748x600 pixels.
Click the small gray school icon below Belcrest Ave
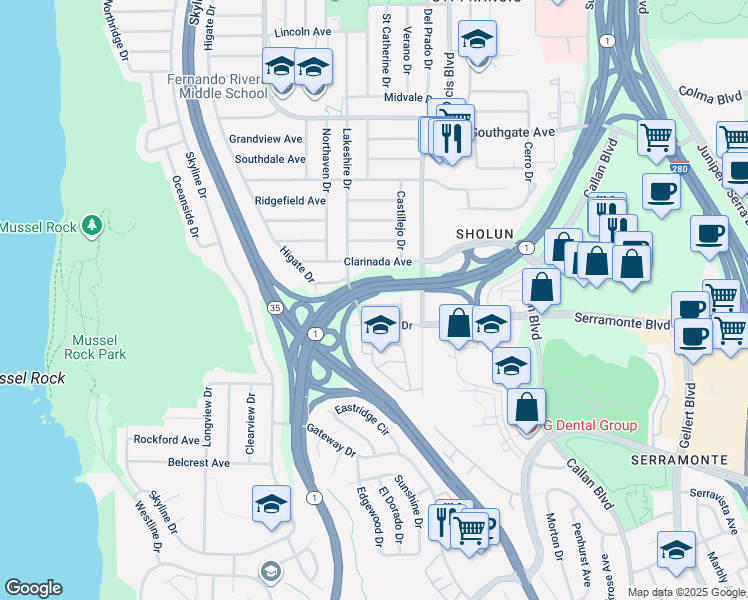click(269, 572)
